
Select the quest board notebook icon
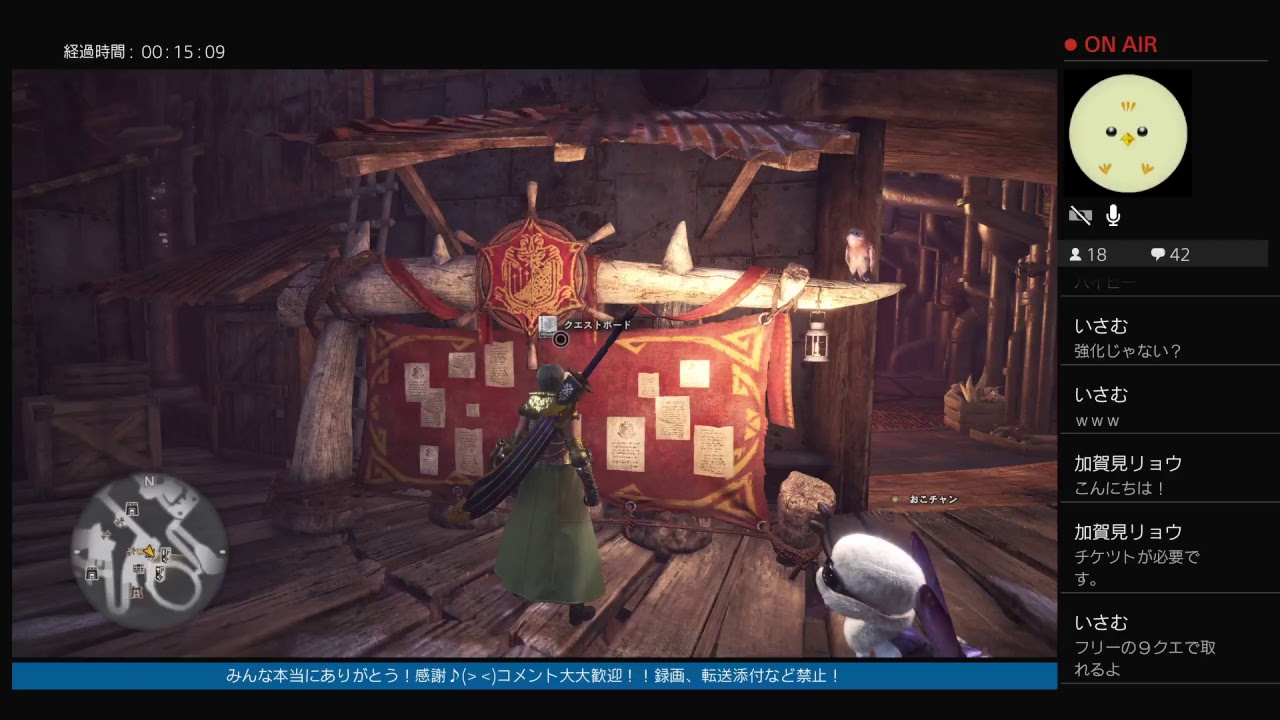[547, 325]
